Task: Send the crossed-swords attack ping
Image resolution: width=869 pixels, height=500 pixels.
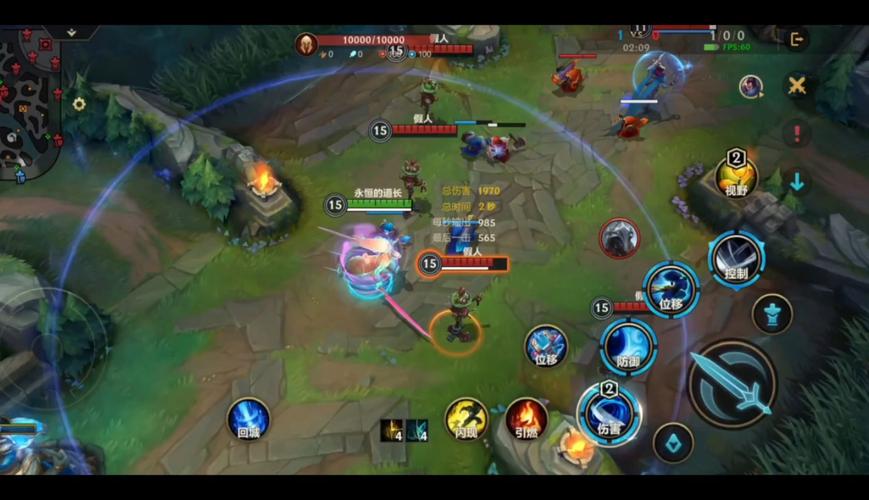Action: (797, 85)
